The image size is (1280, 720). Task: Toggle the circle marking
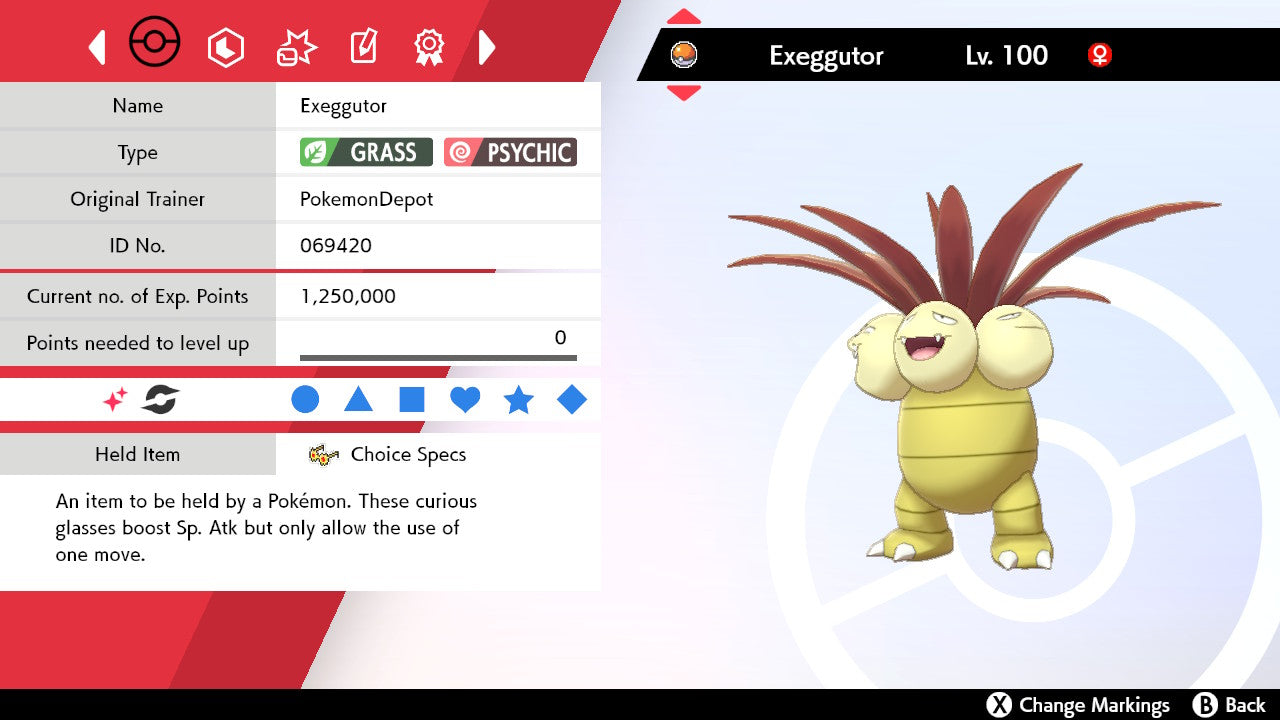pos(305,400)
